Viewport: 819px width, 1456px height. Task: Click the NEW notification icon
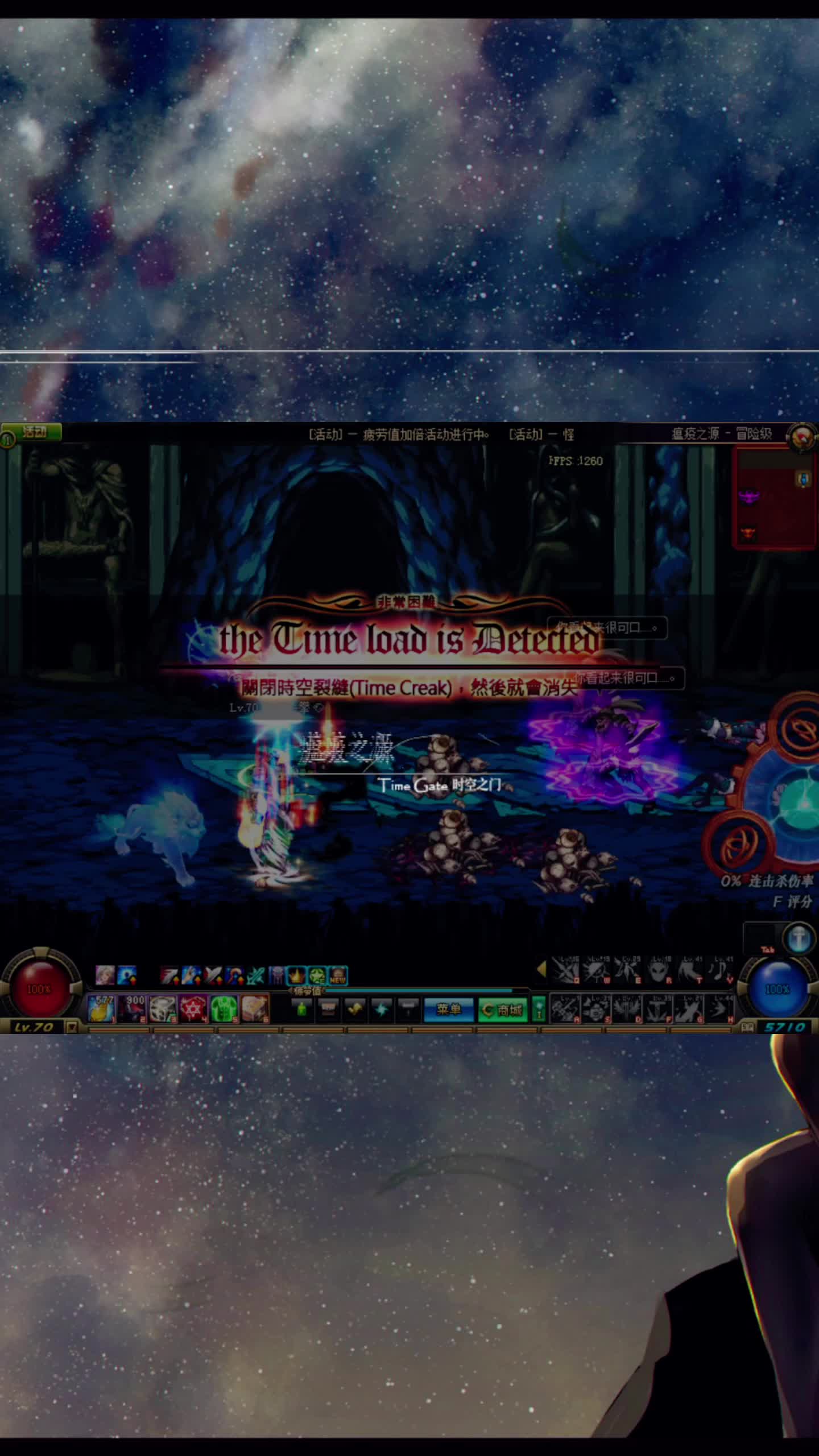tap(338, 976)
